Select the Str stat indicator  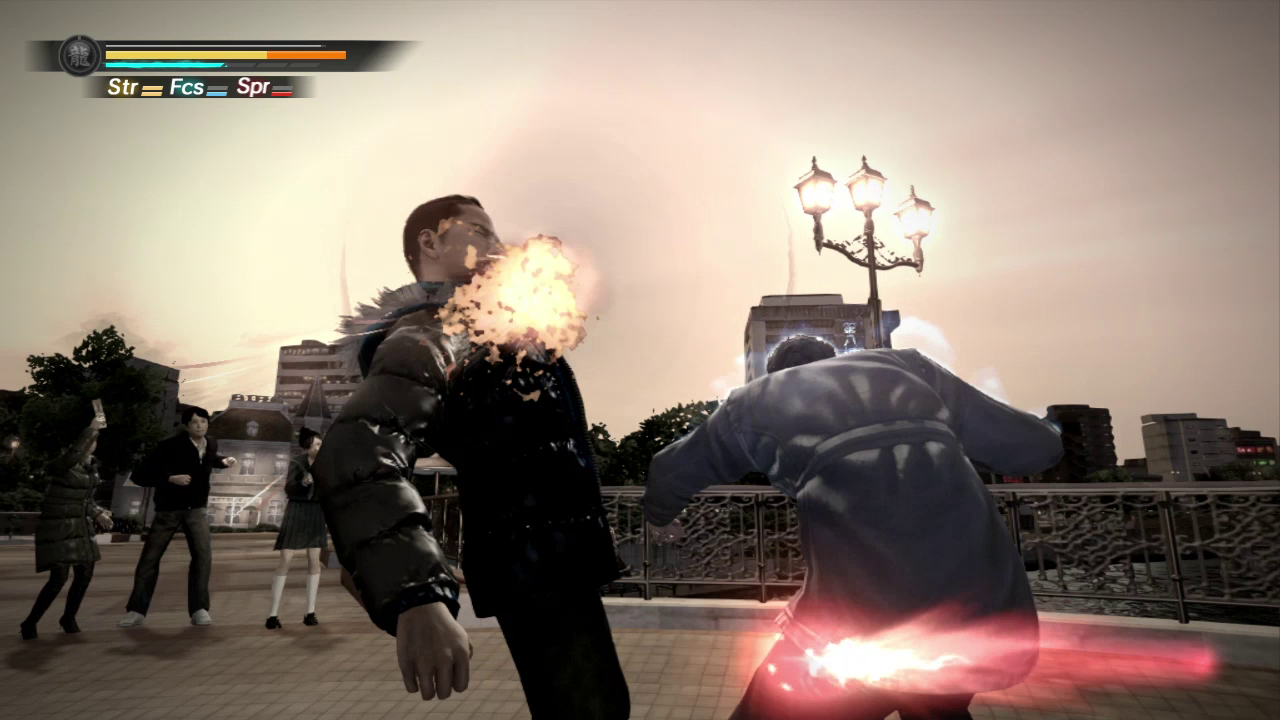tap(134, 88)
